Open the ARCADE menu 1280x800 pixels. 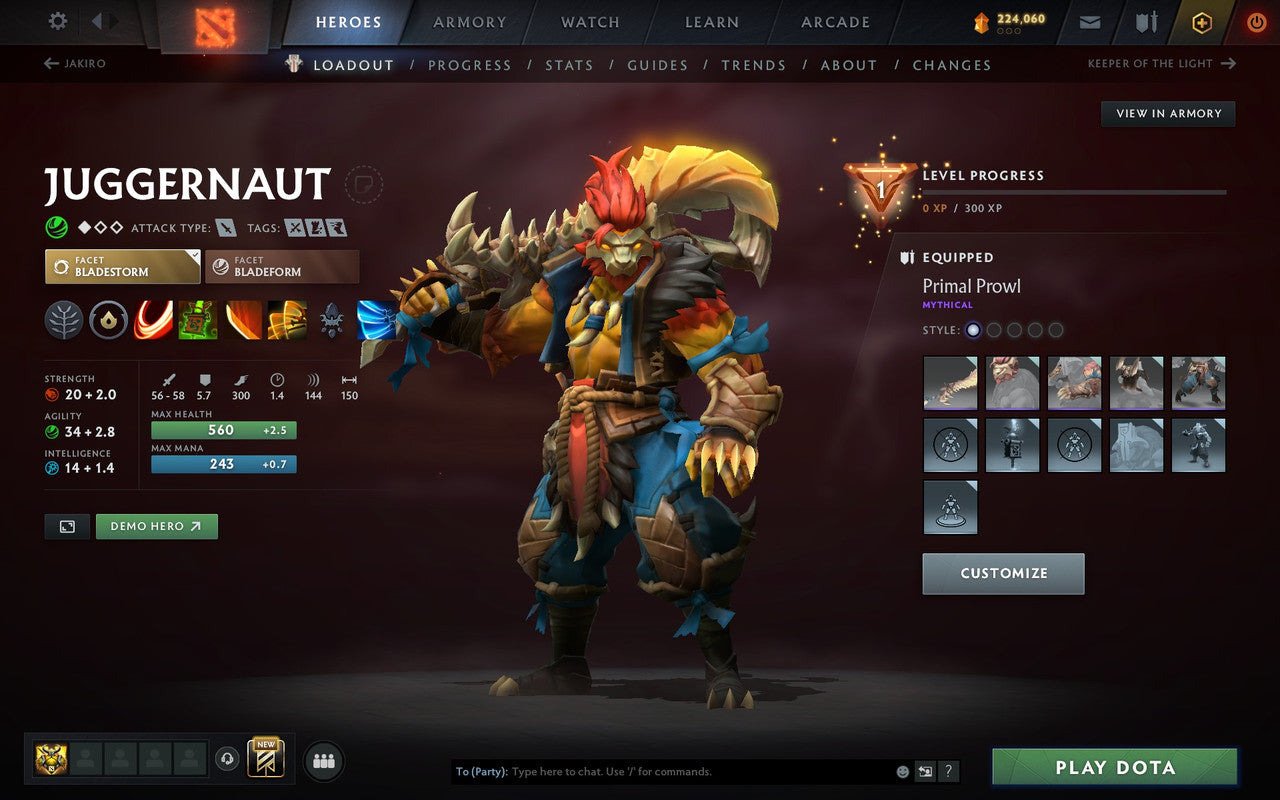pyautogui.click(x=834, y=22)
